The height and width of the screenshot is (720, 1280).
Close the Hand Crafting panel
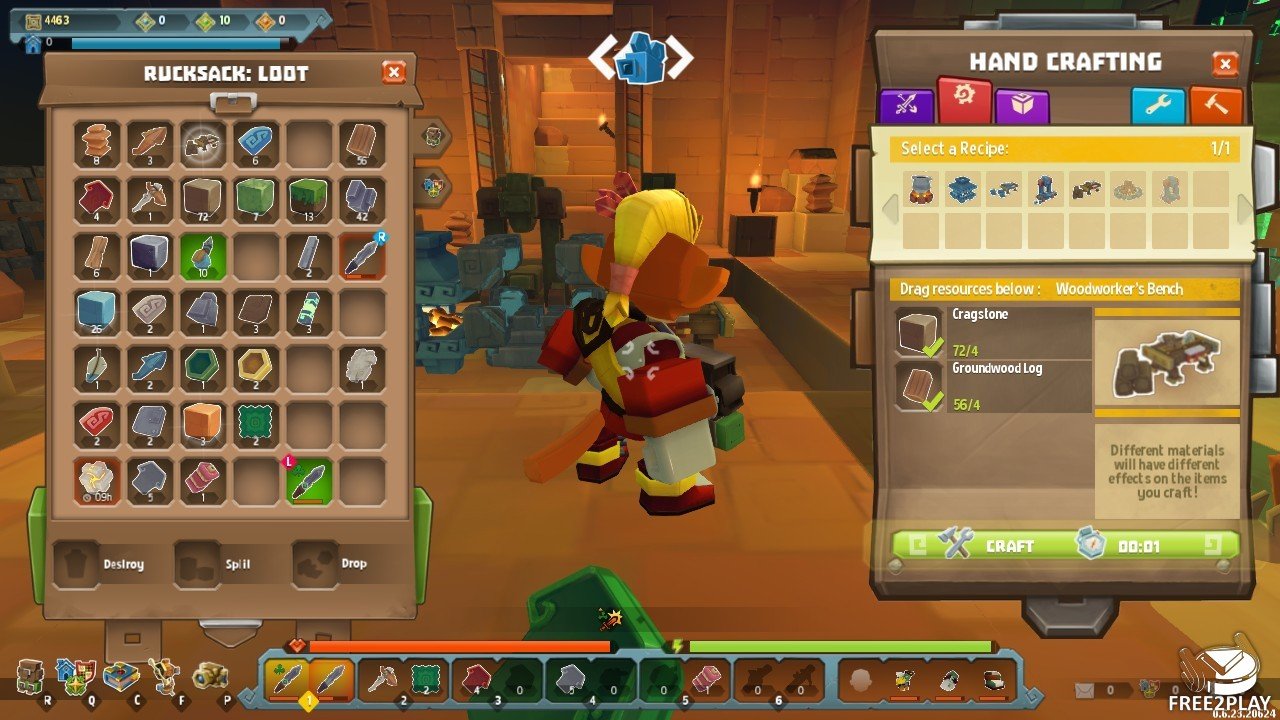pyautogui.click(x=1225, y=65)
